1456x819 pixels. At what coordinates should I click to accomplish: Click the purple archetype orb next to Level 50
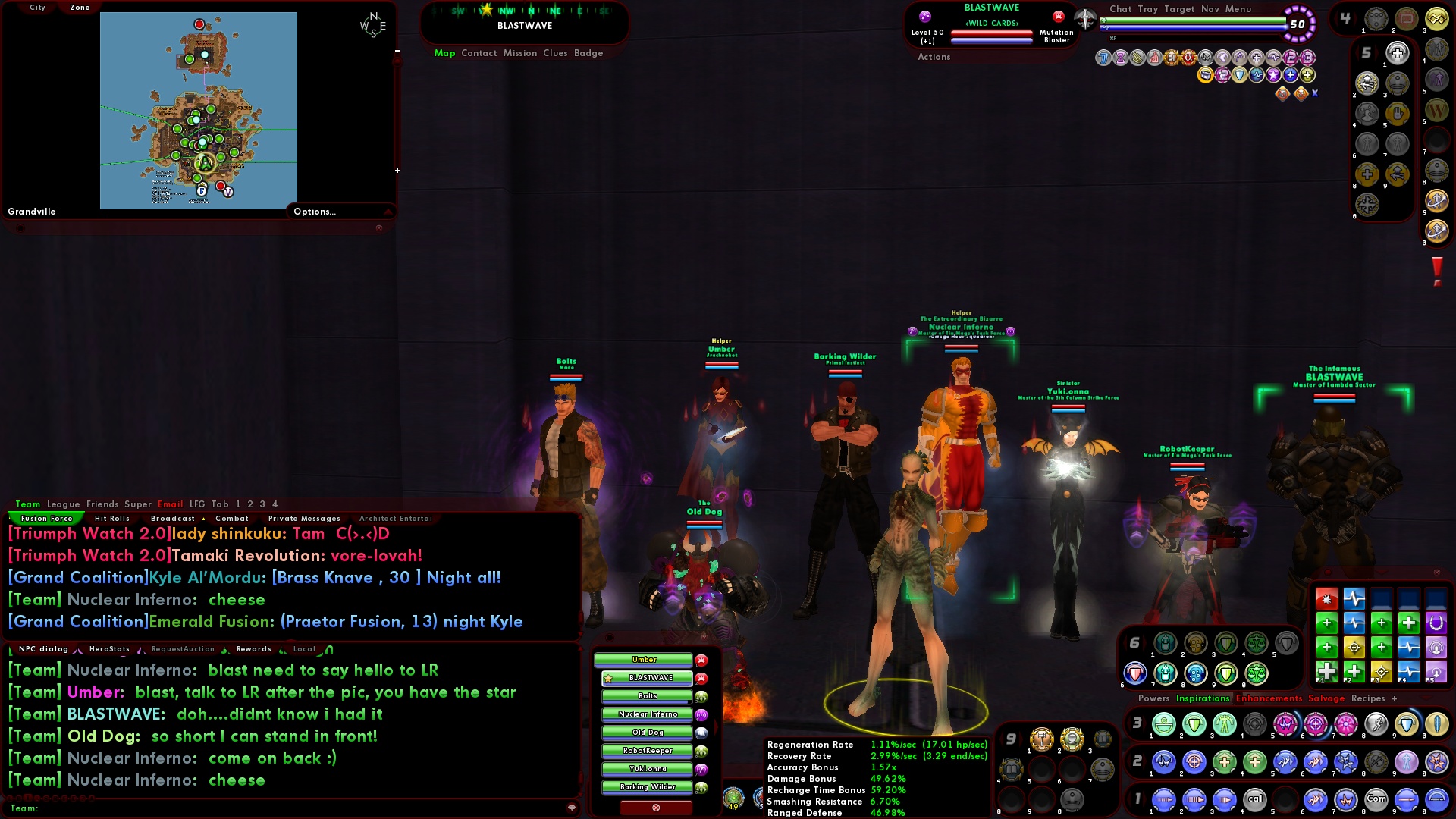point(925,16)
